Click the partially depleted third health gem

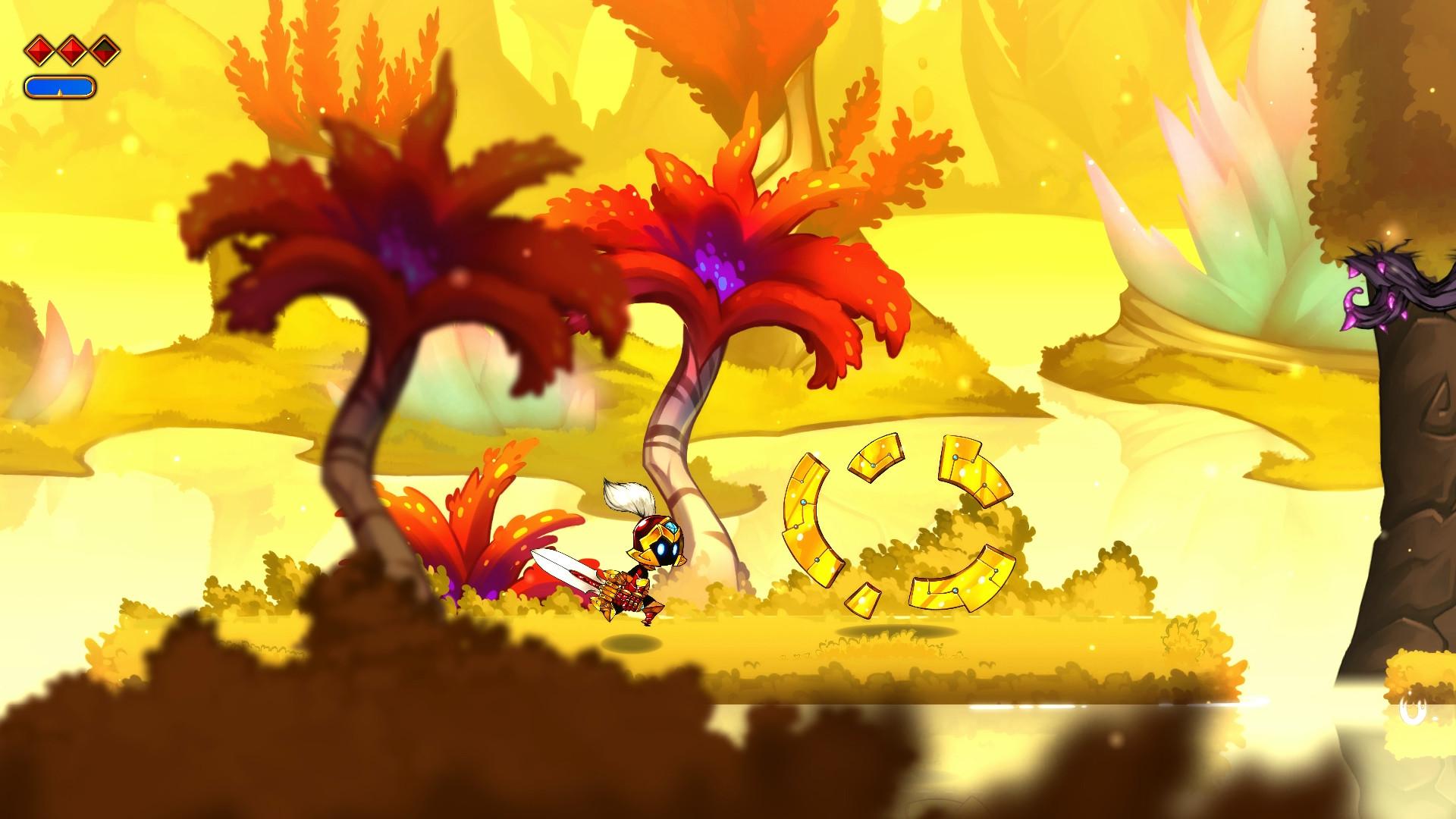click(x=105, y=52)
